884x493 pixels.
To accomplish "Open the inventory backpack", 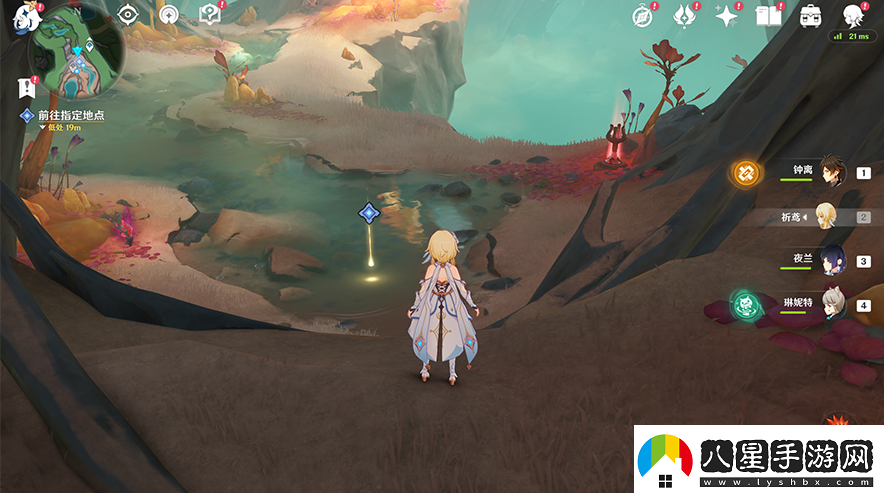I will (x=811, y=15).
